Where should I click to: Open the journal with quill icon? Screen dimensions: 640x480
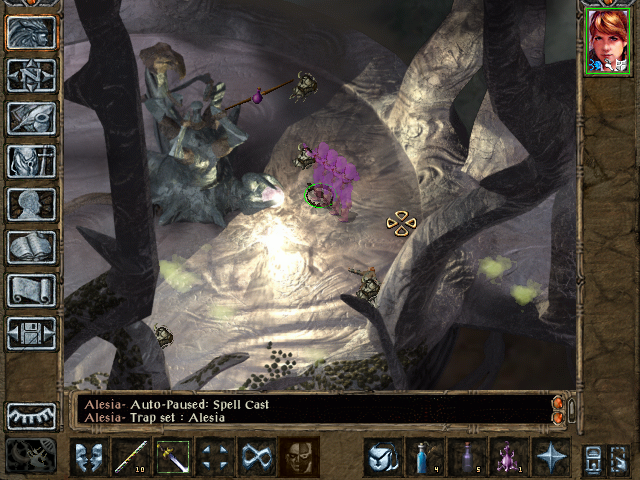click(31, 118)
